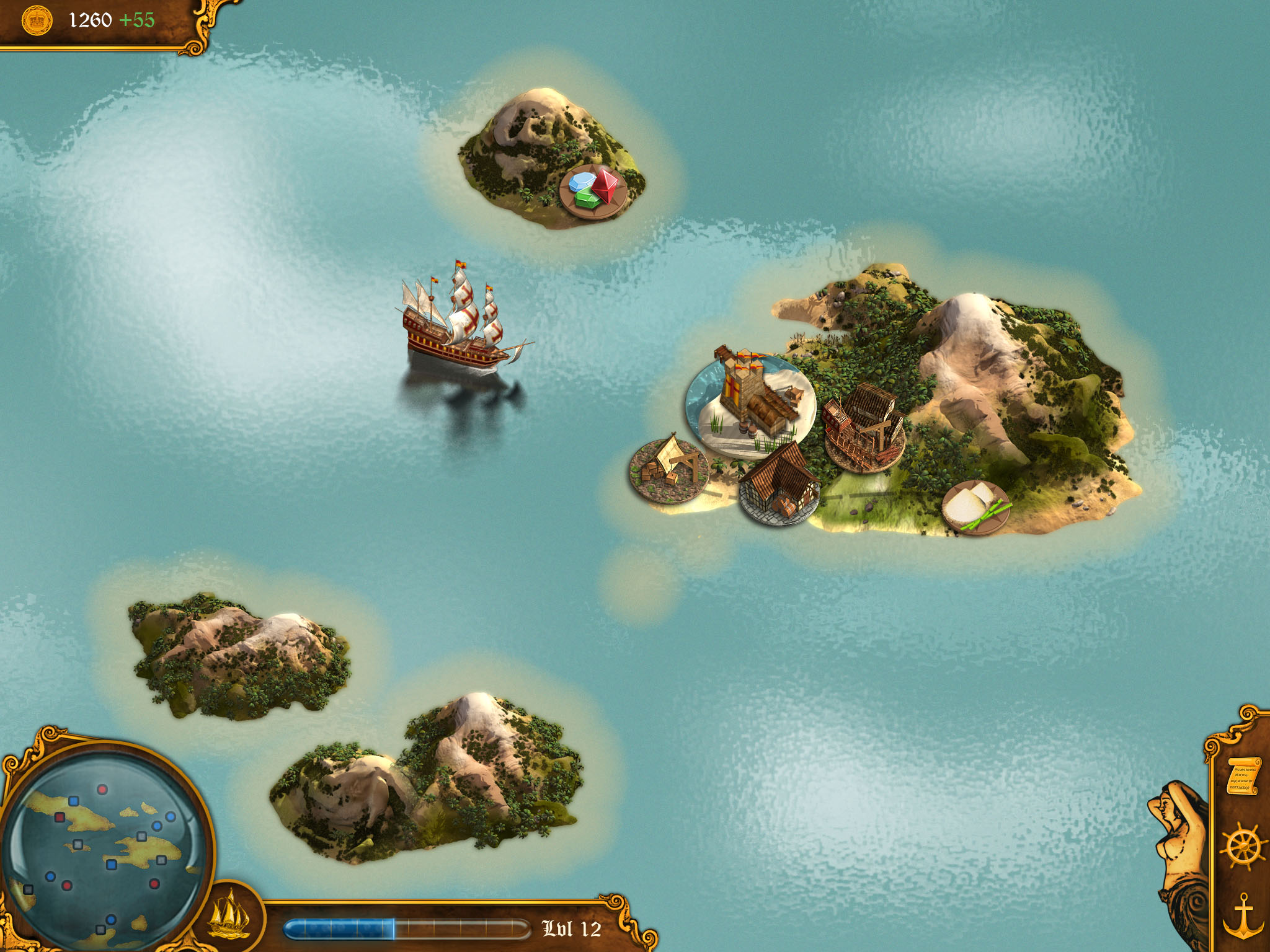Image resolution: width=1270 pixels, height=952 pixels.
Task: Select the gemstones resource badge
Action: 593,191
